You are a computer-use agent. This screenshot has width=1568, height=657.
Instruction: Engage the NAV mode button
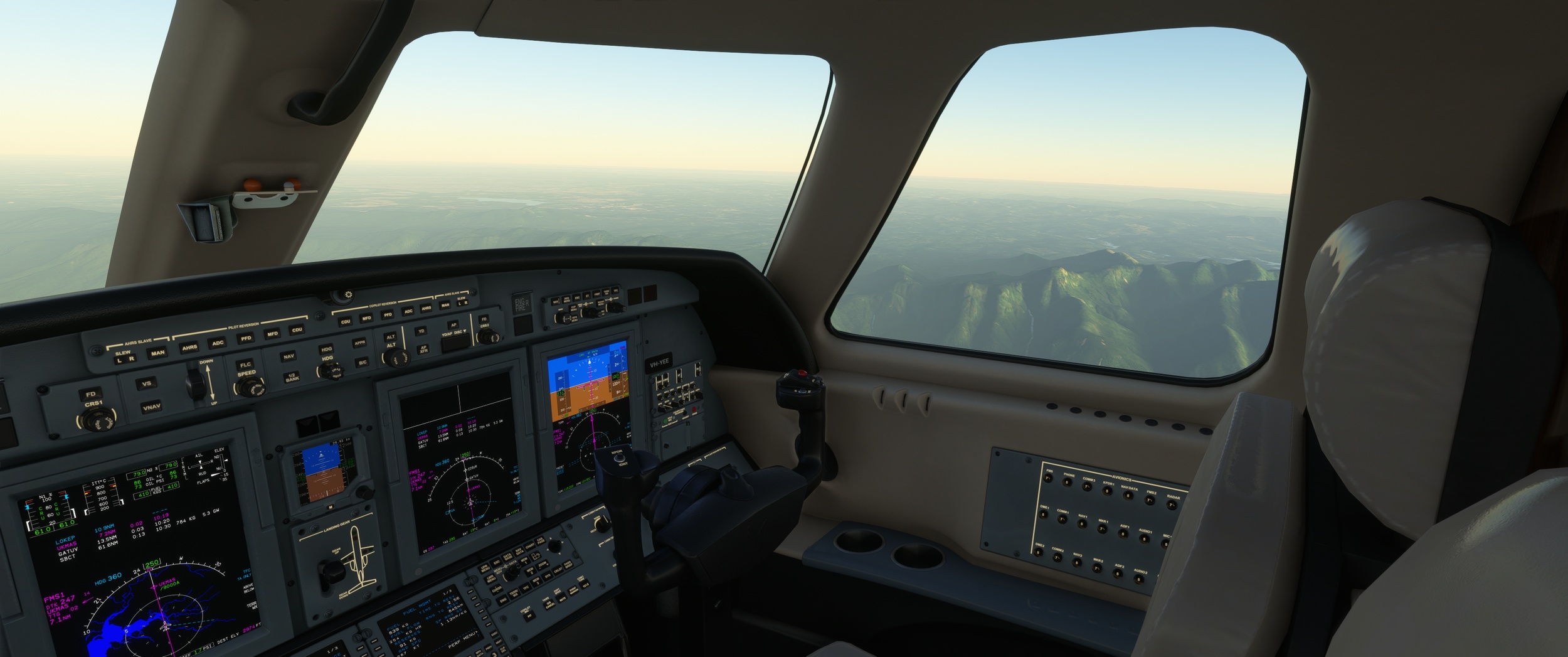click(289, 356)
